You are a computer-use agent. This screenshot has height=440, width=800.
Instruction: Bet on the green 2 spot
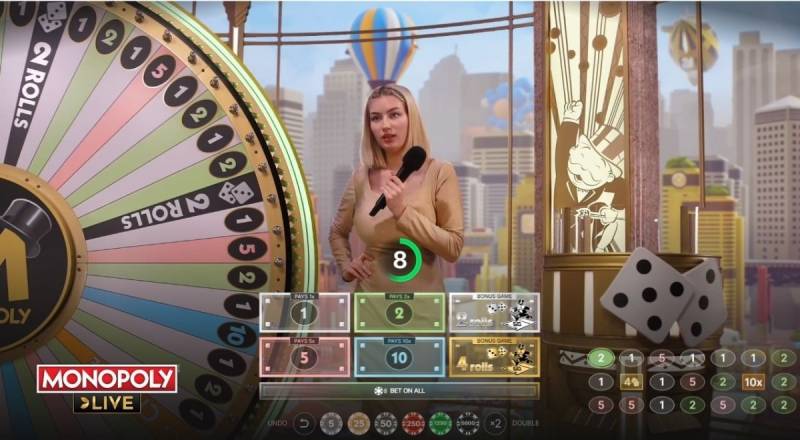pyautogui.click(x=400, y=313)
